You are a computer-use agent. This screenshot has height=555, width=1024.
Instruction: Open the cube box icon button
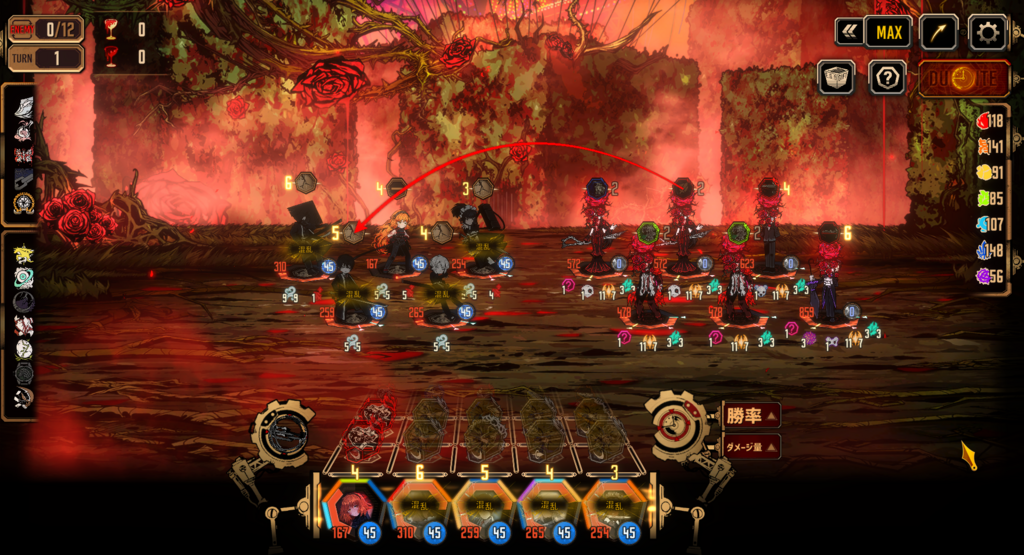[836, 77]
